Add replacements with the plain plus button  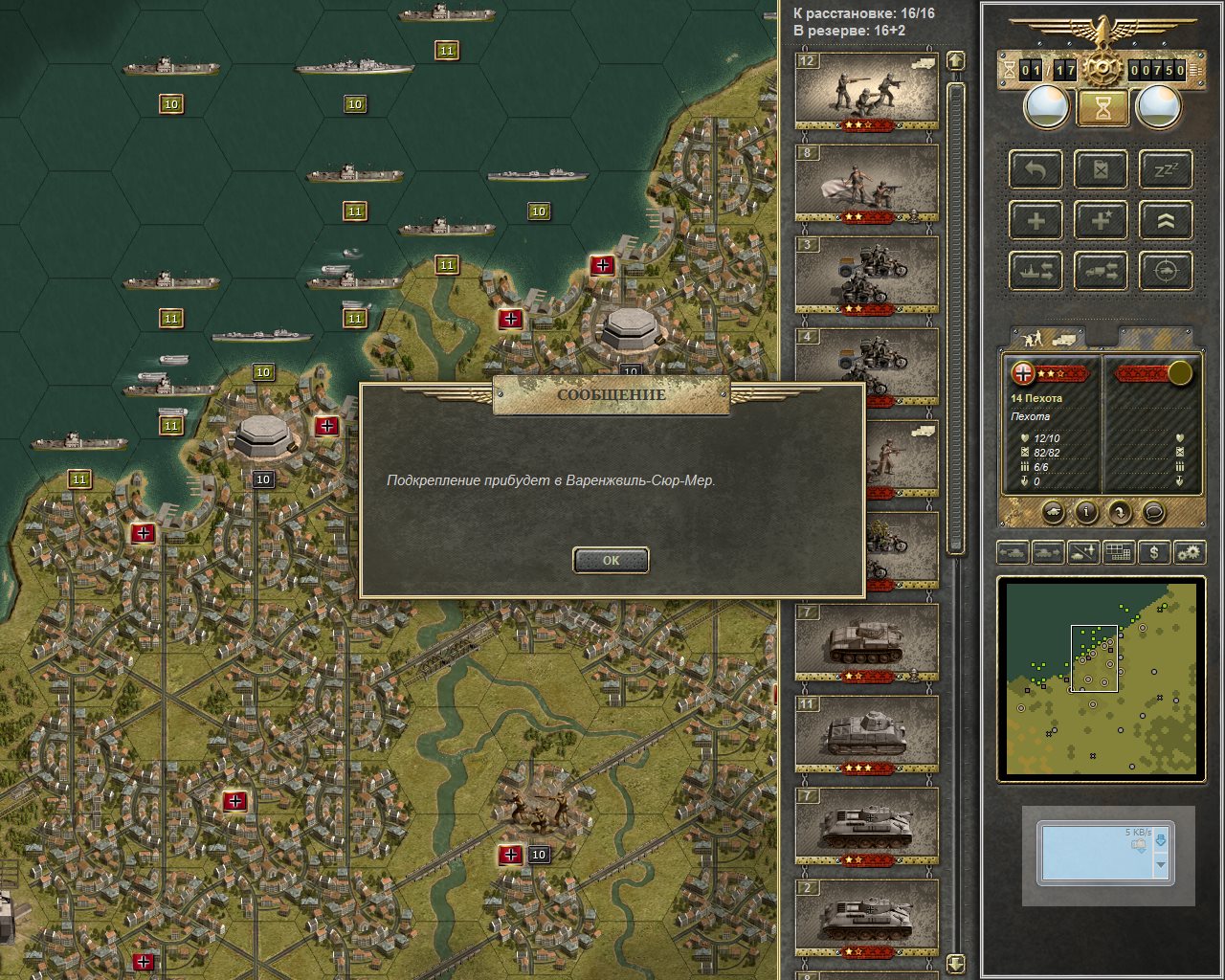1036,221
